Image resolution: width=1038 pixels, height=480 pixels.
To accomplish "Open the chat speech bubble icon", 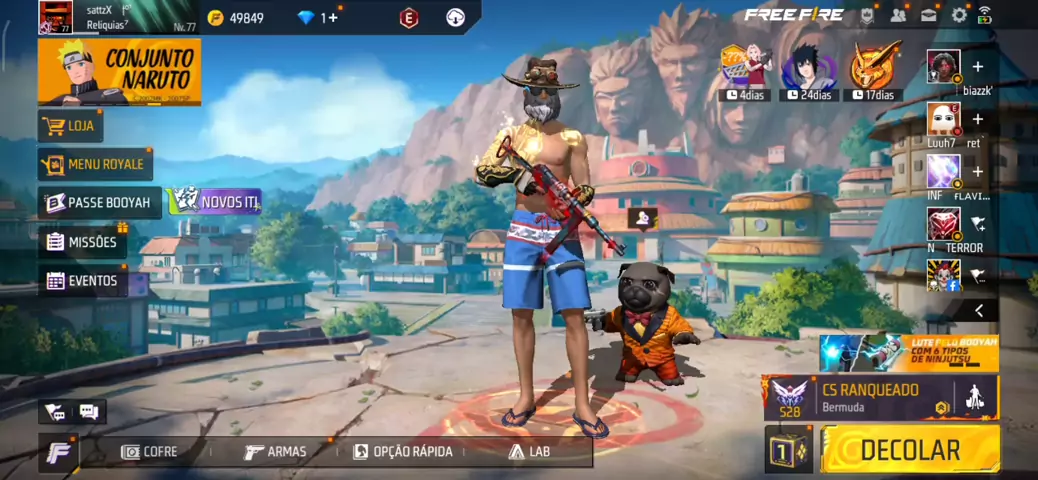I will tap(88, 411).
